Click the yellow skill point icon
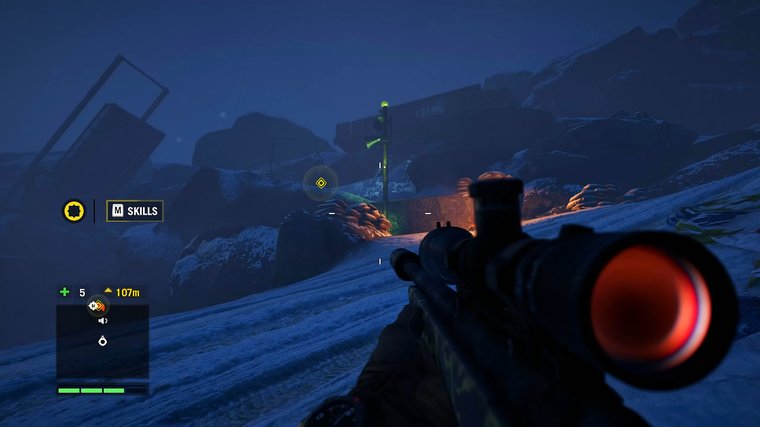 point(74,211)
